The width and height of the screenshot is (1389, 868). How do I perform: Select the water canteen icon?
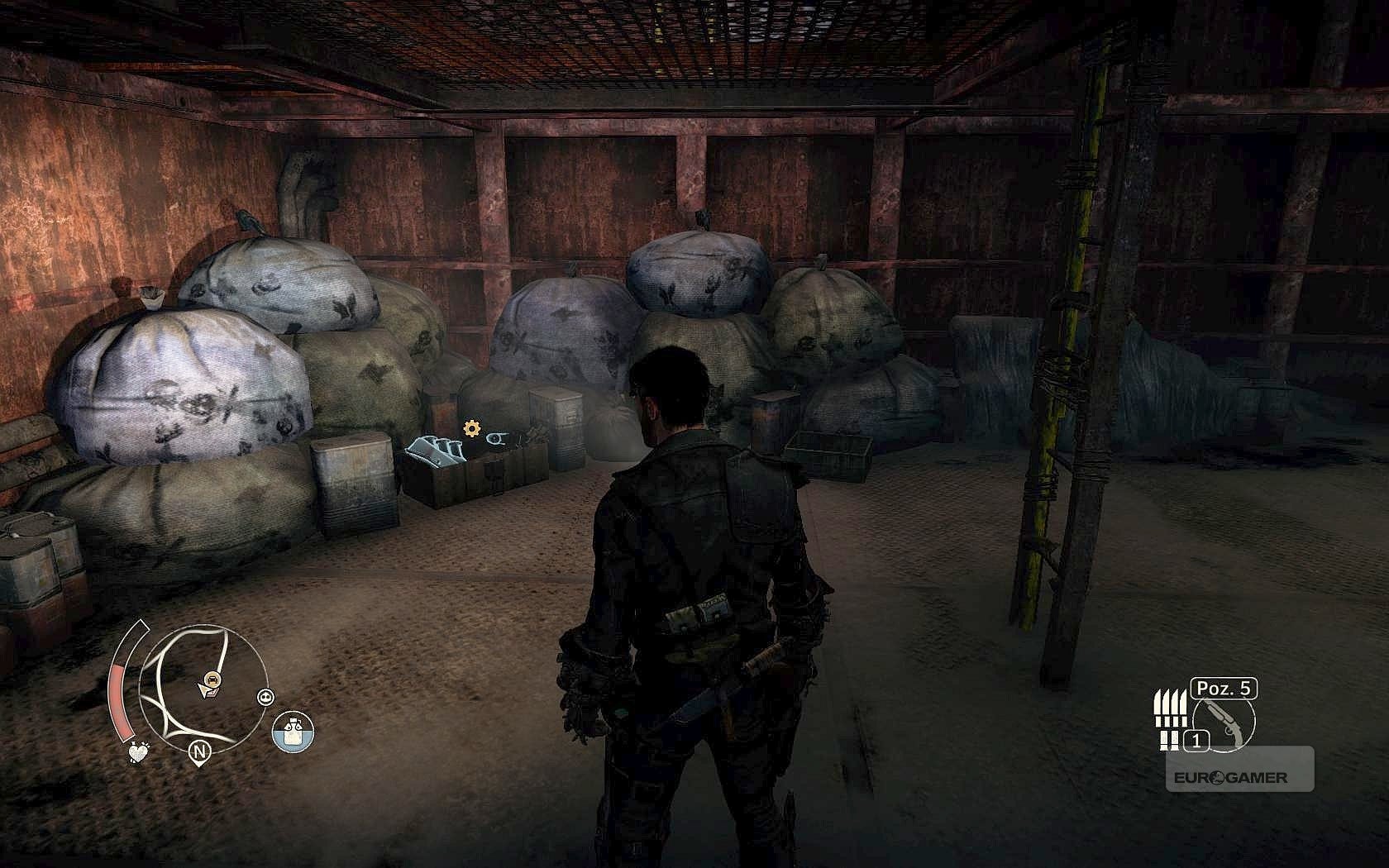point(294,732)
